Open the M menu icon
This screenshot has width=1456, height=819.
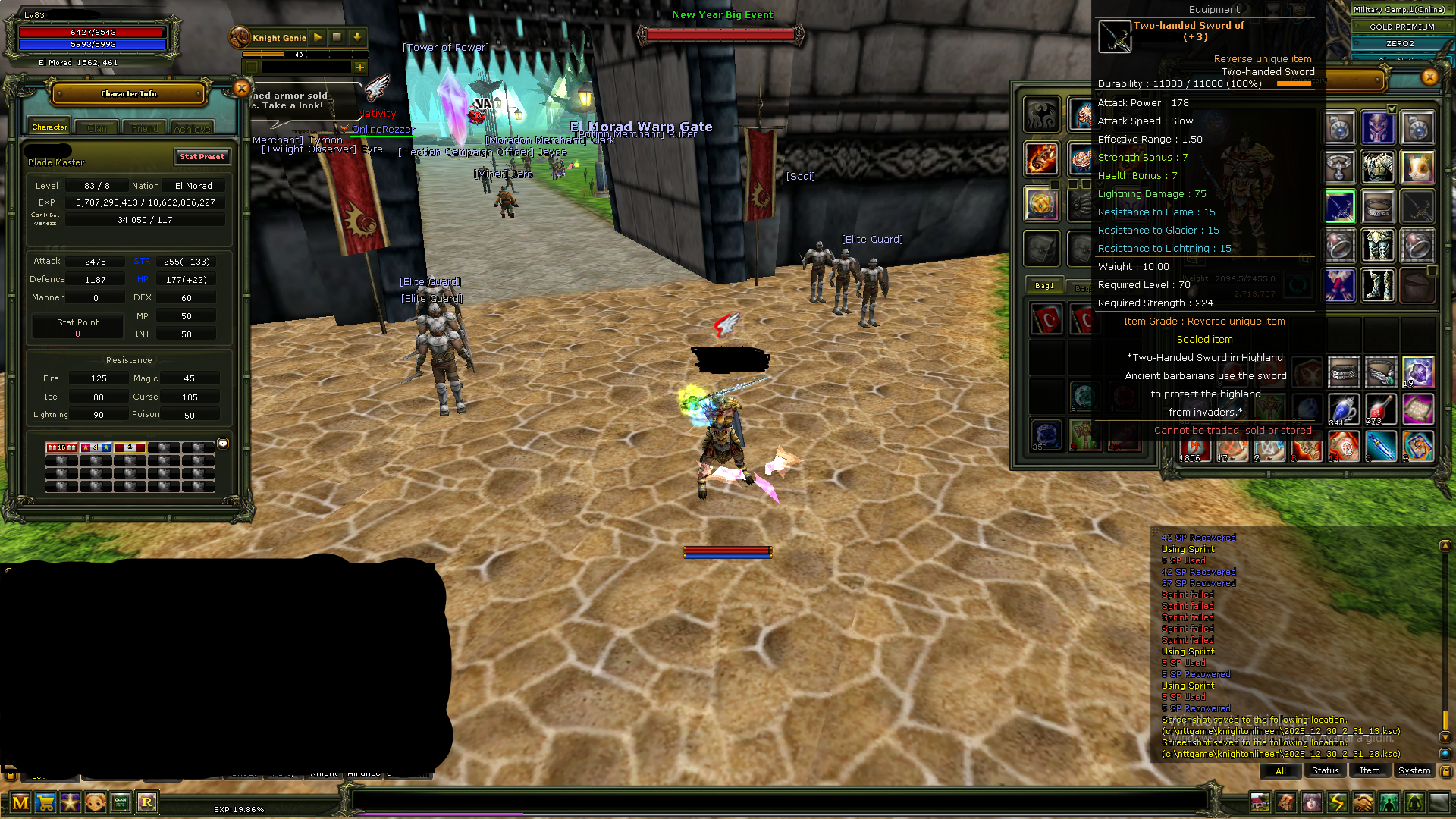click(20, 802)
